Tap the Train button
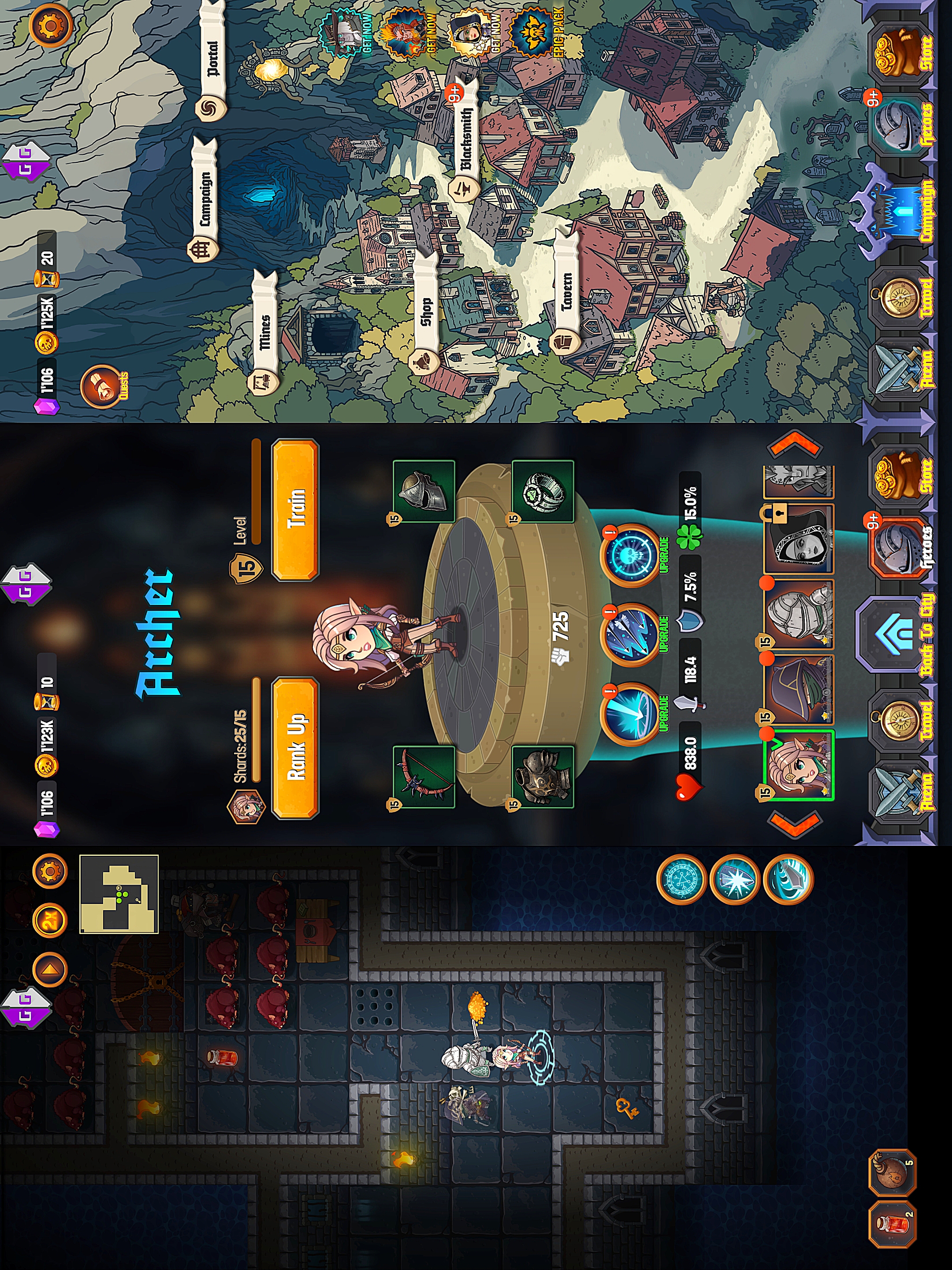This screenshot has width=952, height=1270. coord(295,509)
